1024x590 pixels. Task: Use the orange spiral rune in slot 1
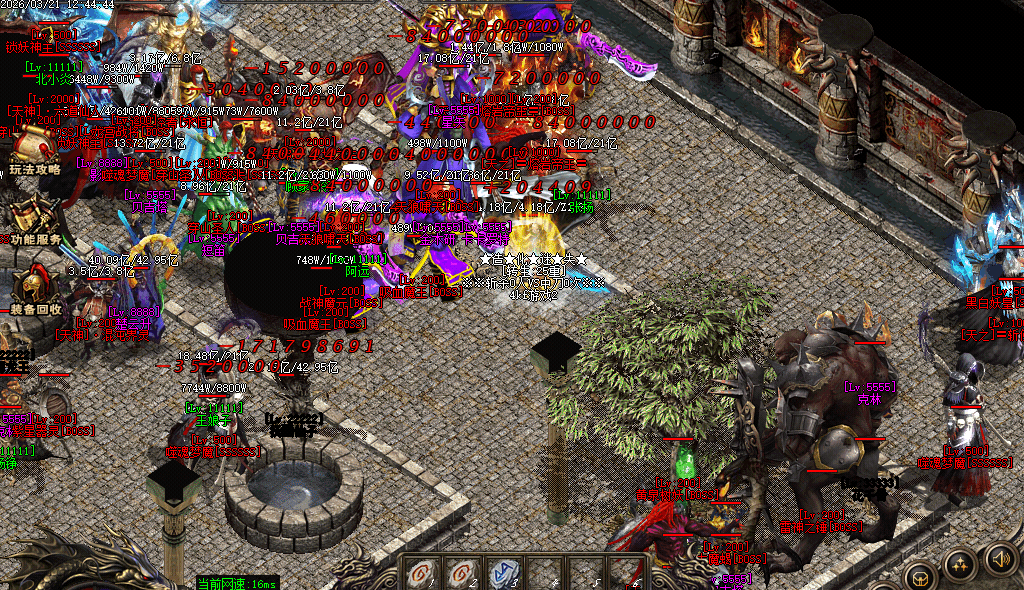pyautogui.click(x=422, y=574)
